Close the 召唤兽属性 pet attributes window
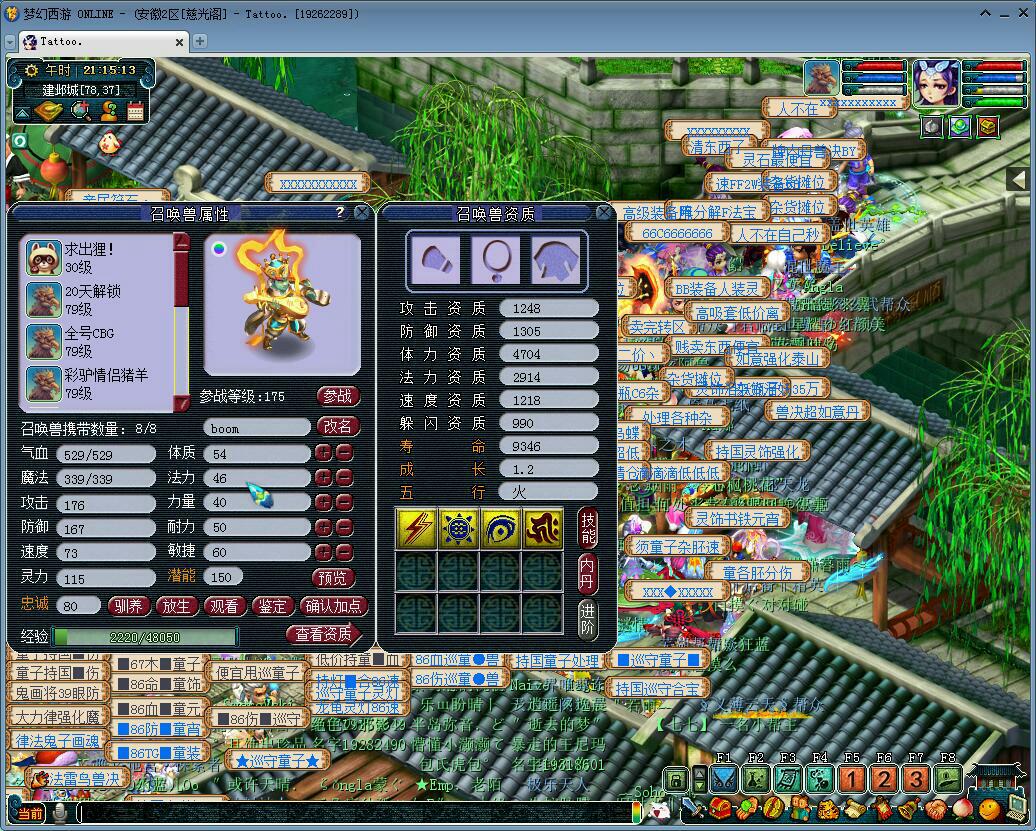The width and height of the screenshot is (1036, 831). pyautogui.click(x=360, y=213)
